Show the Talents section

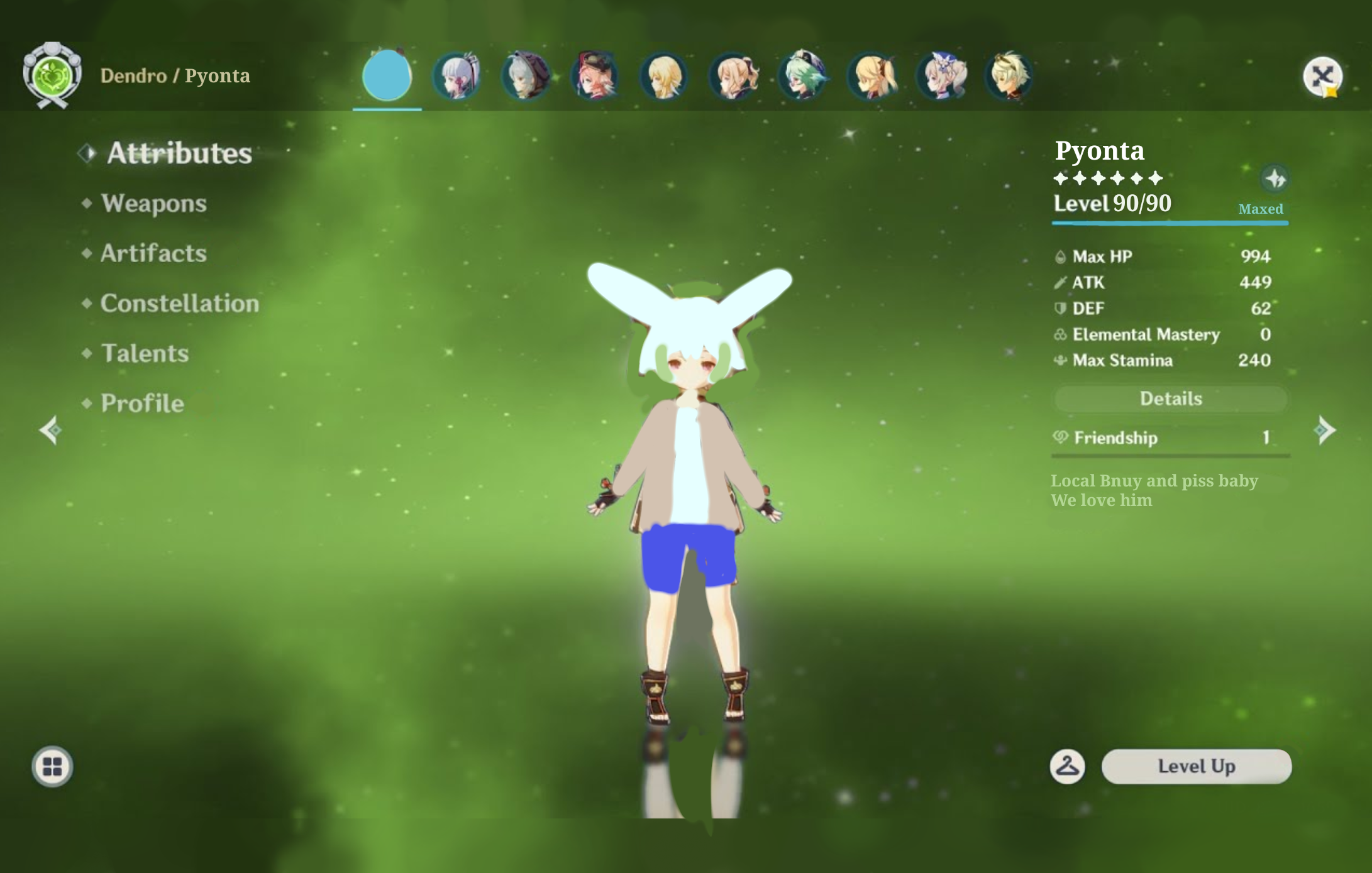click(145, 353)
